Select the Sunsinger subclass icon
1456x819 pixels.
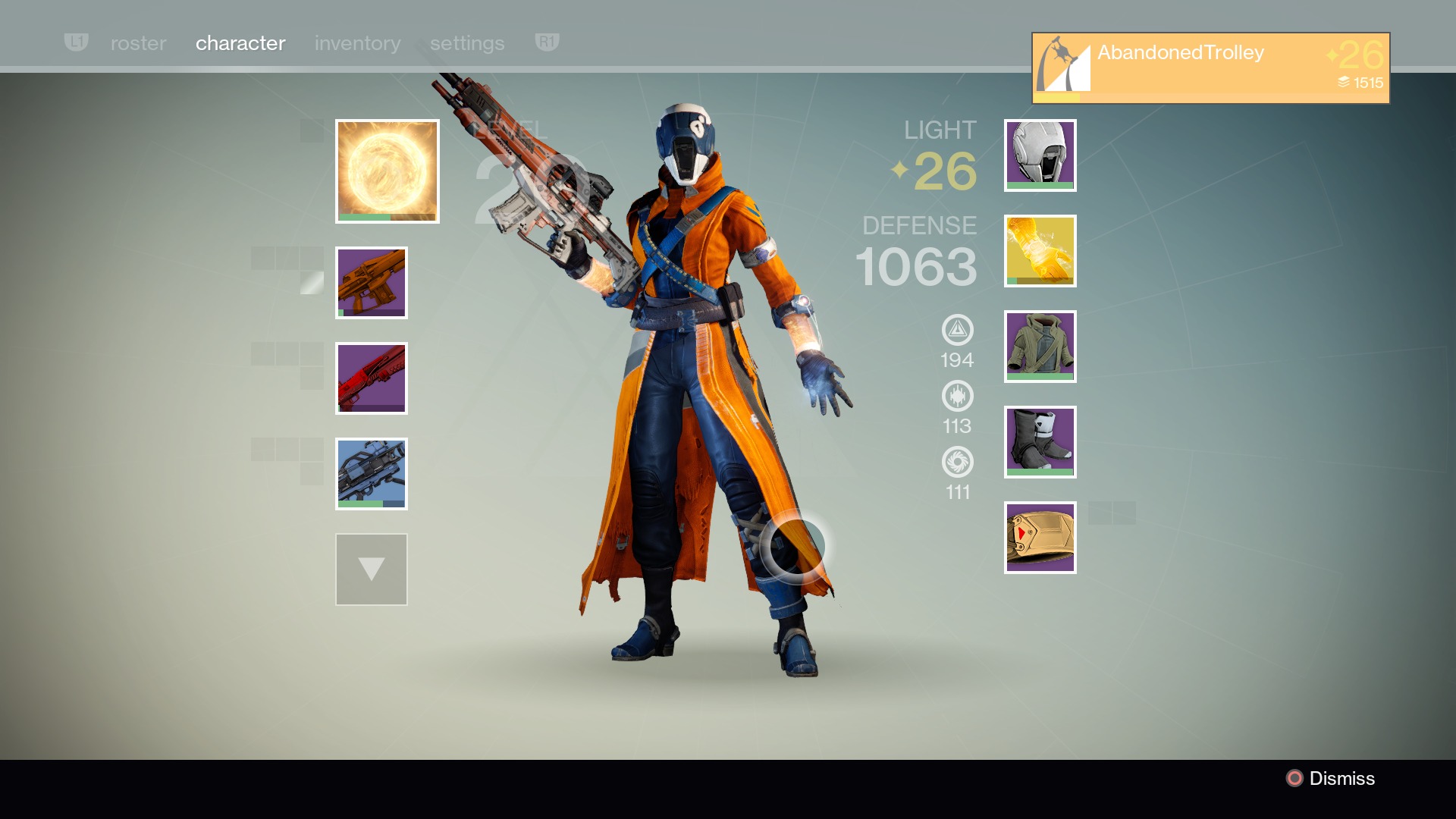[x=388, y=170]
